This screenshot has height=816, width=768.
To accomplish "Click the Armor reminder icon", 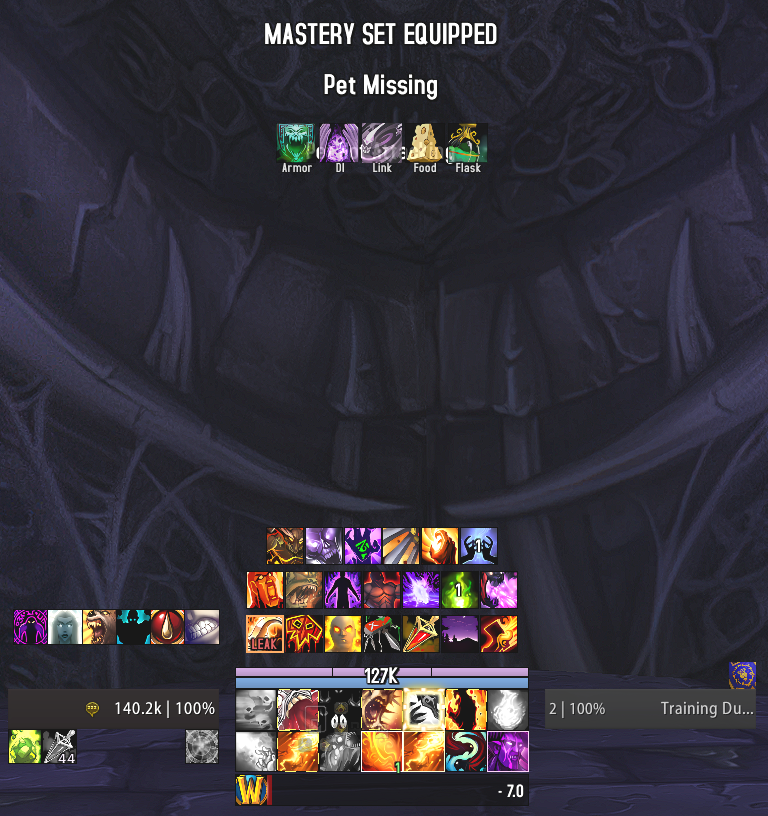I will click(296, 142).
